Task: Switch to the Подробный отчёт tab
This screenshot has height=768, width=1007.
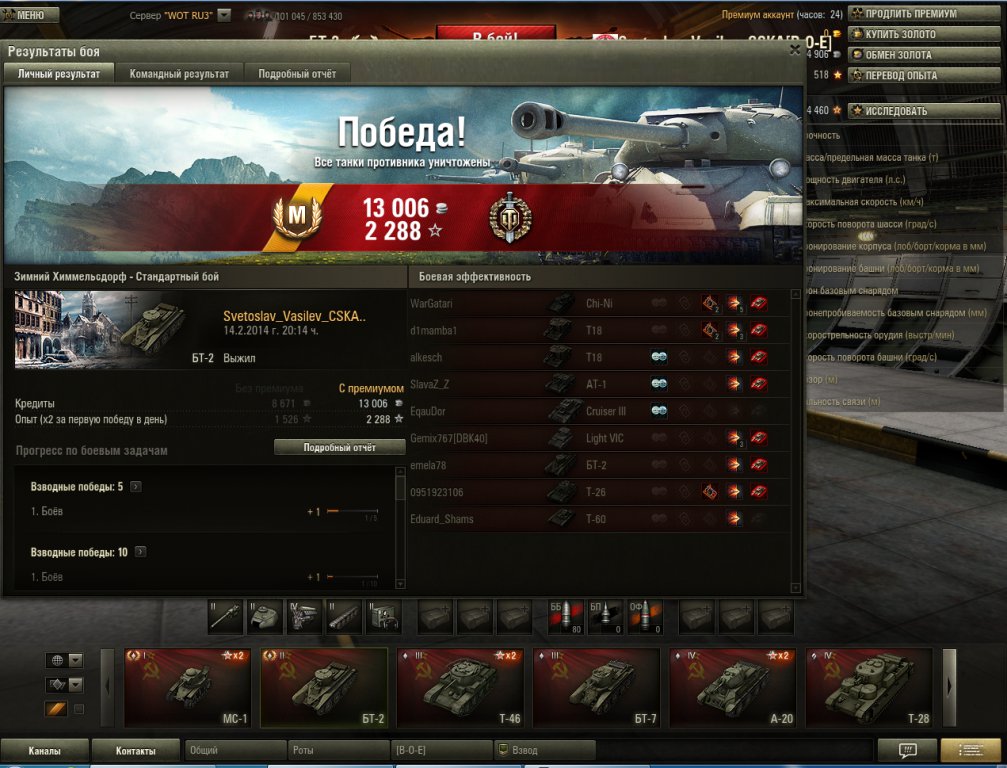Action: 297,74
